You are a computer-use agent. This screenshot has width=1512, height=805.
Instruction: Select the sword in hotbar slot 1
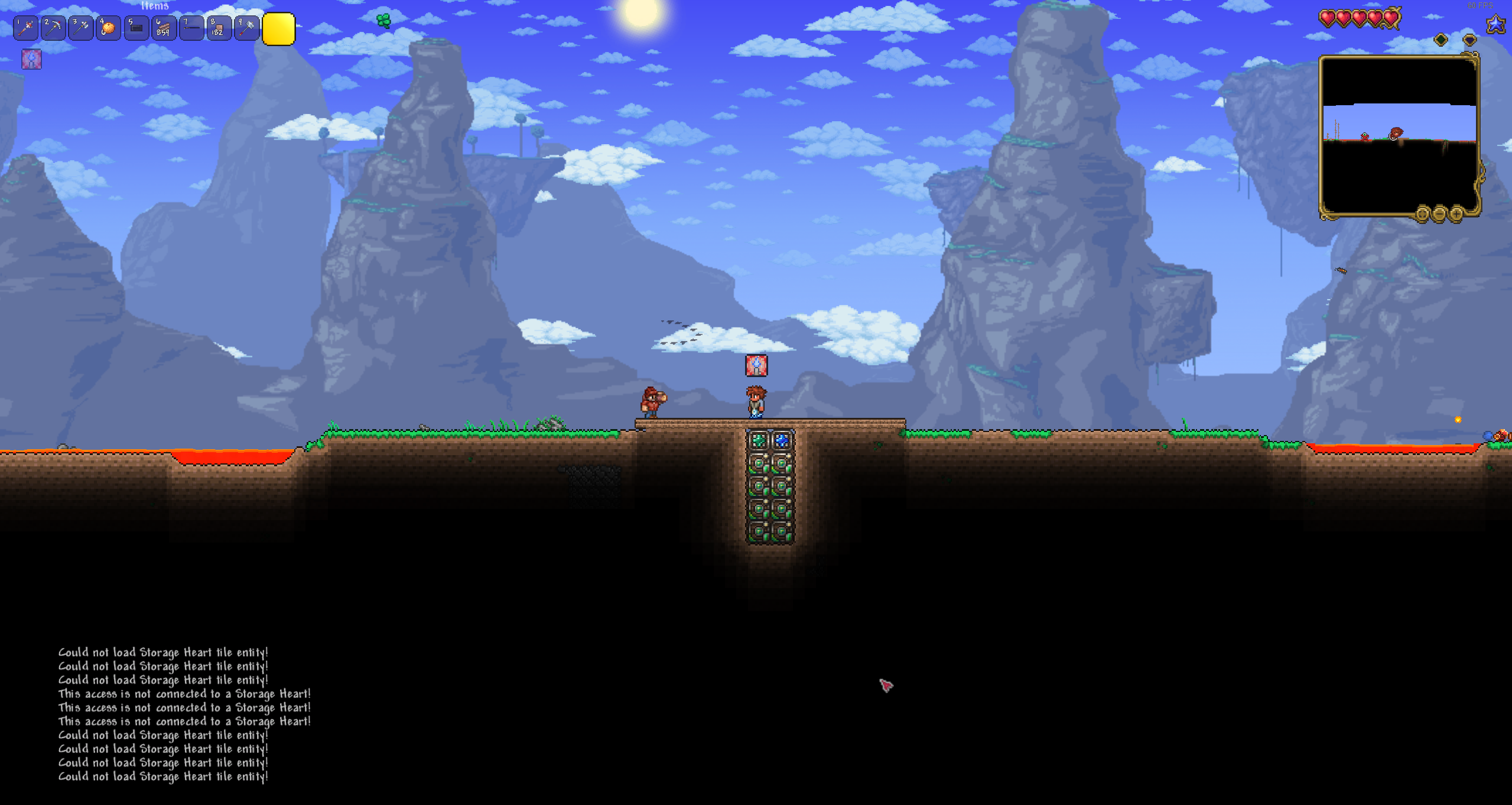pos(26,28)
